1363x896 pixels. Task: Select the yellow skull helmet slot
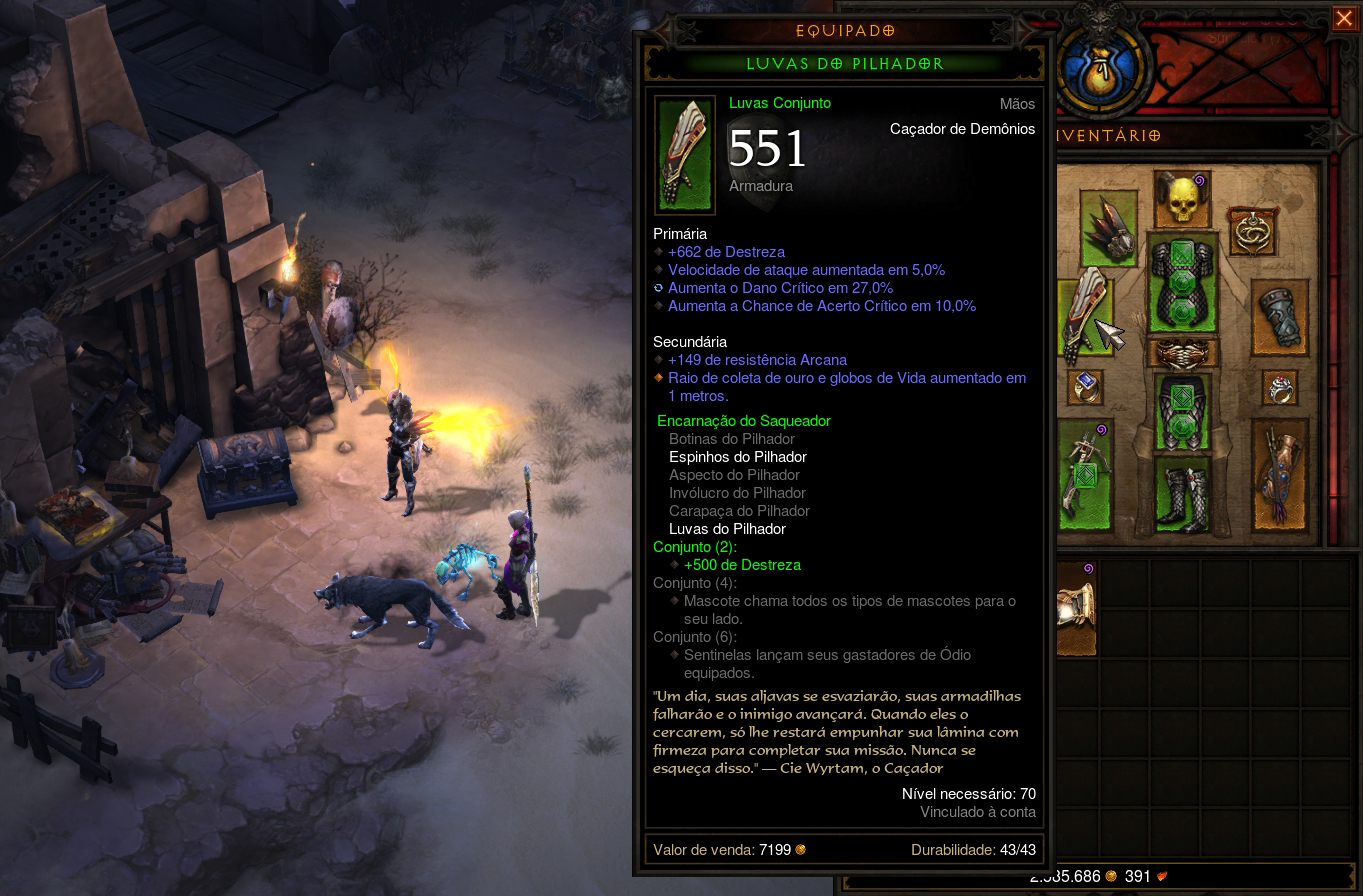[1182, 199]
